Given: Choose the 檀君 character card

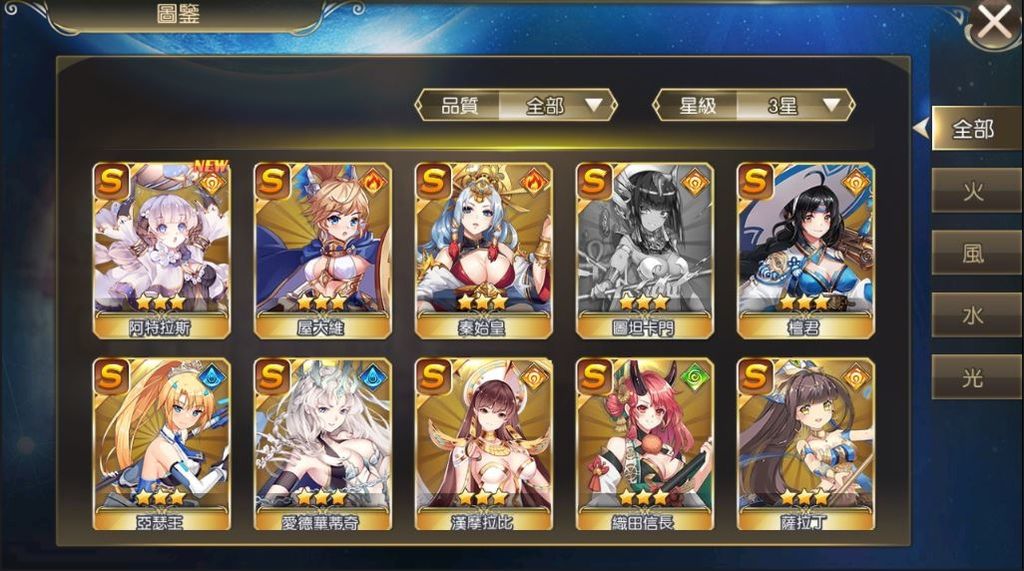Looking at the screenshot, I should (805, 250).
